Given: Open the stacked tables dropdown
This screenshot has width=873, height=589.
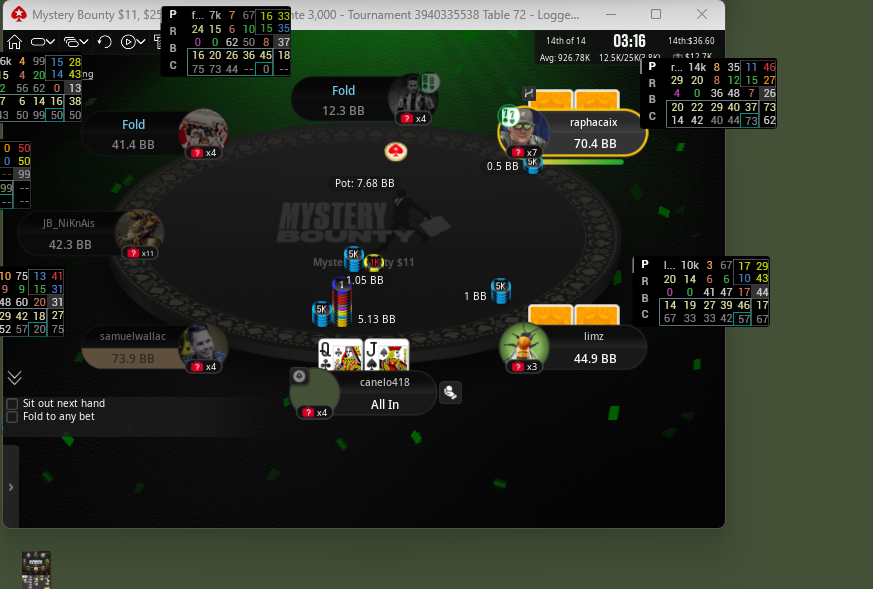Looking at the screenshot, I should pyautogui.click(x=76, y=42).
